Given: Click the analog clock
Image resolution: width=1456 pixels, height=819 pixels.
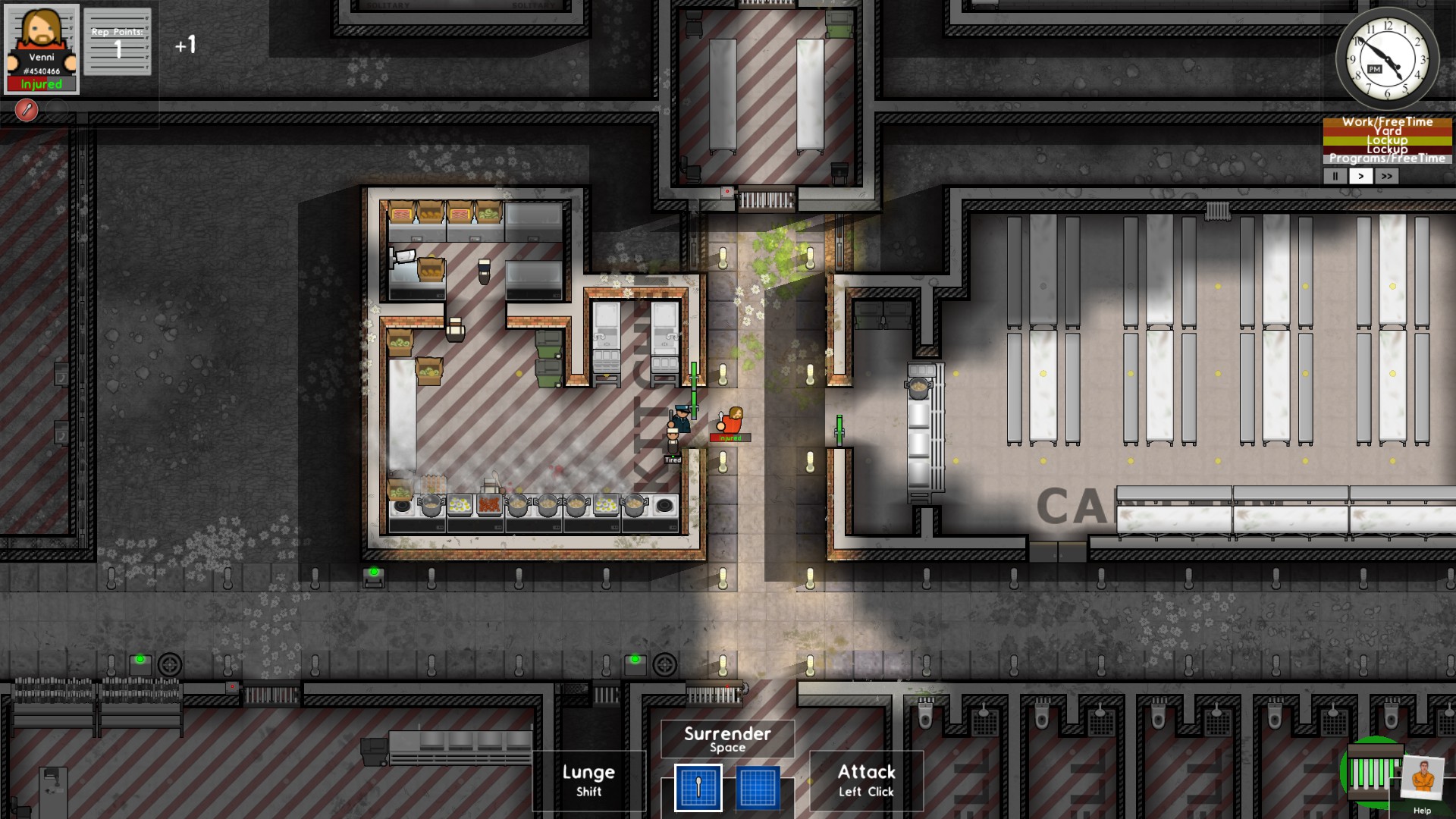Looking at the screenshot, I should click(1387, 59).
